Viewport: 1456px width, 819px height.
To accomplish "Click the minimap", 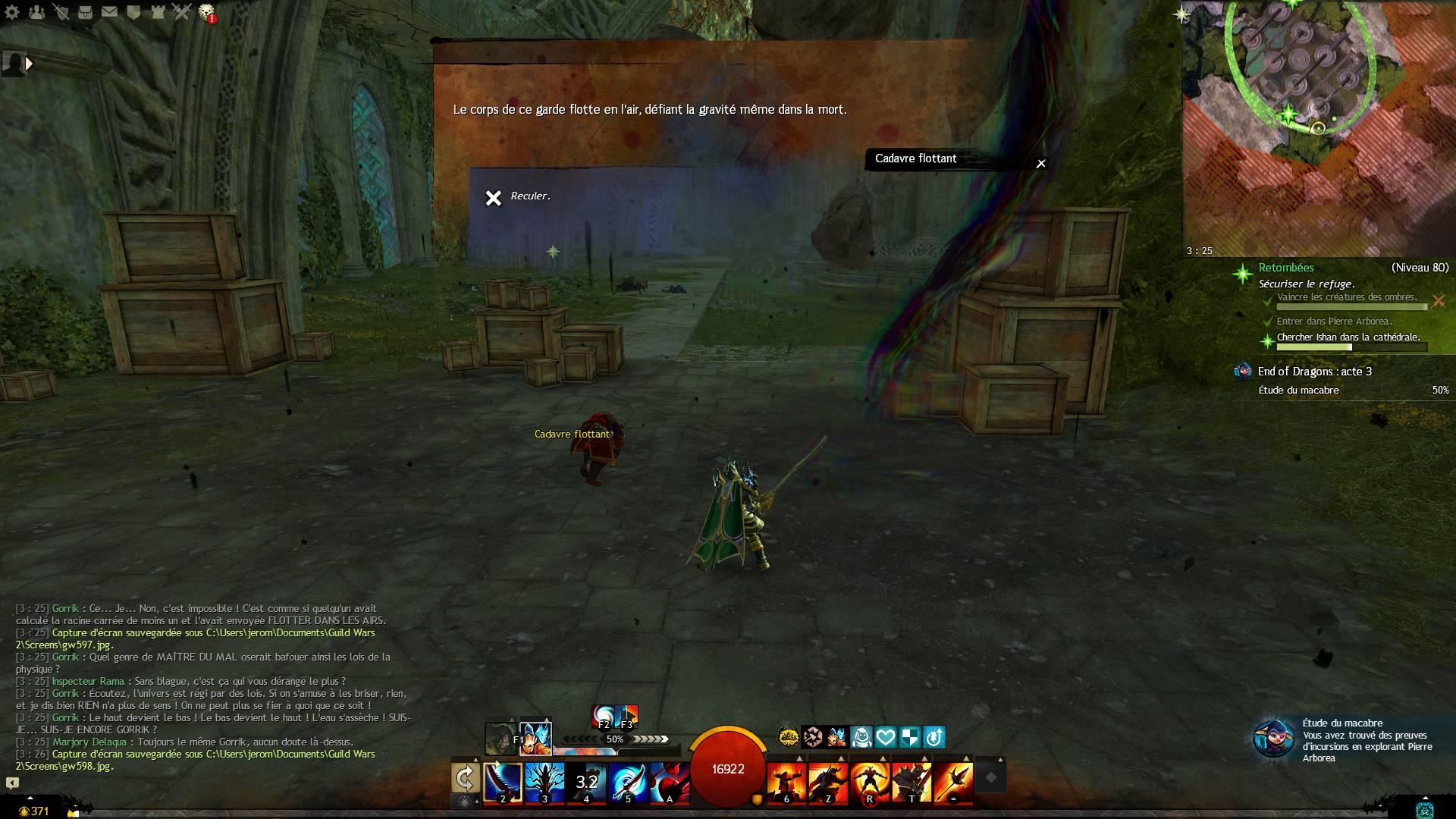I will click(x=1318, y=129).
